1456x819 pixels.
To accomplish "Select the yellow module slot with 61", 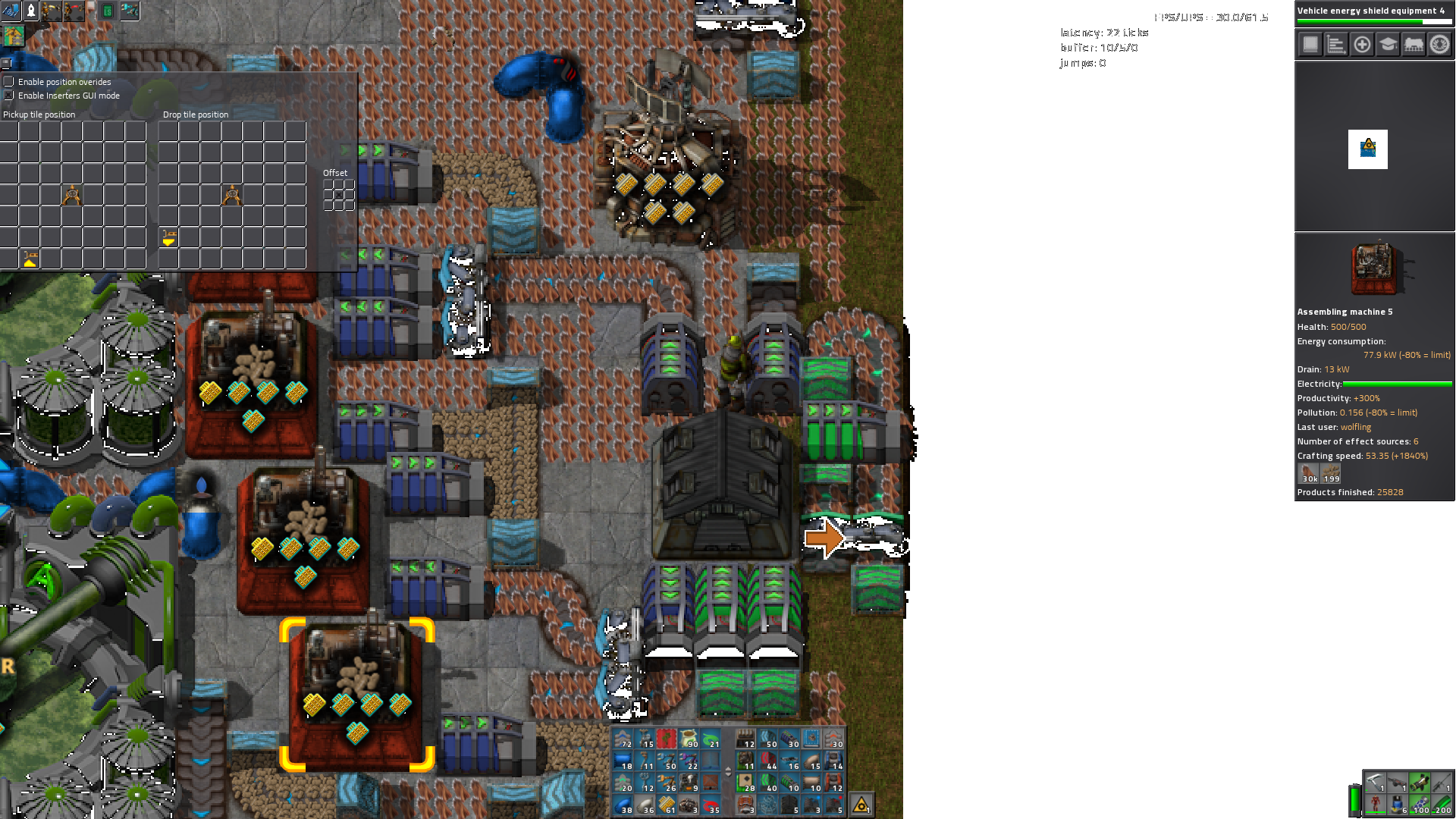I will 667,805.
